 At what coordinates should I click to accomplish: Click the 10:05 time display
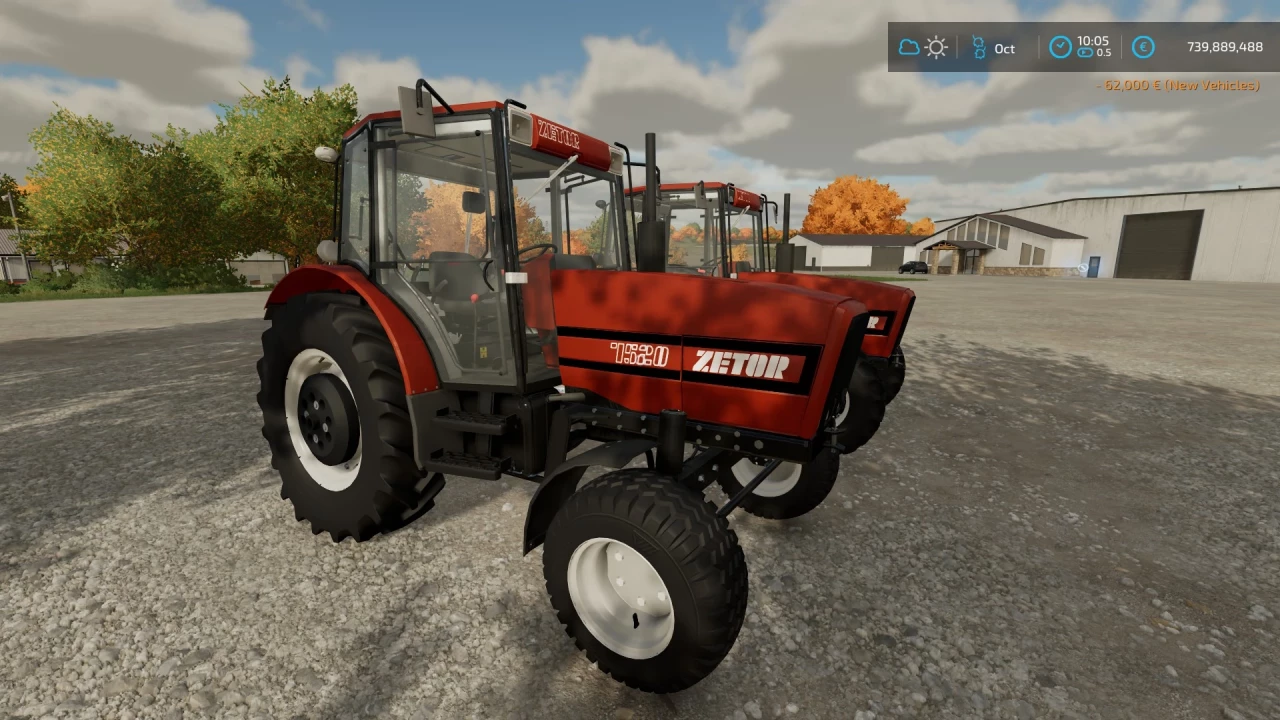(x=1093, y=41)
